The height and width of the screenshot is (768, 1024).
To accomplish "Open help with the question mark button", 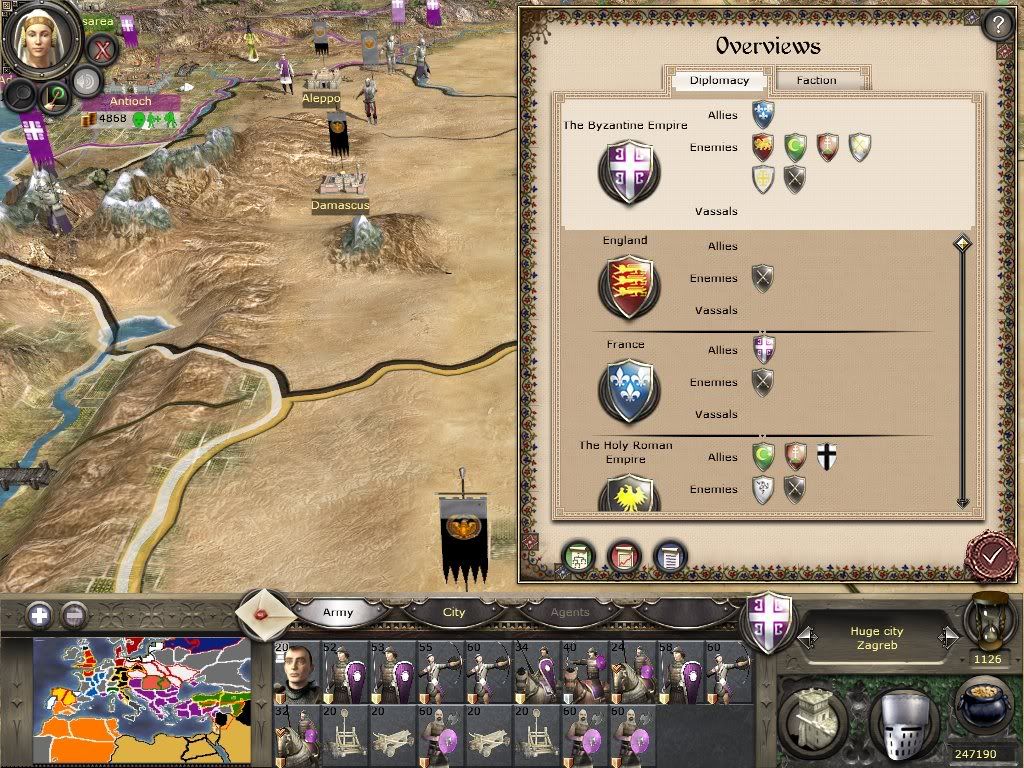I will pyautogui.click(x=996, y=23).
